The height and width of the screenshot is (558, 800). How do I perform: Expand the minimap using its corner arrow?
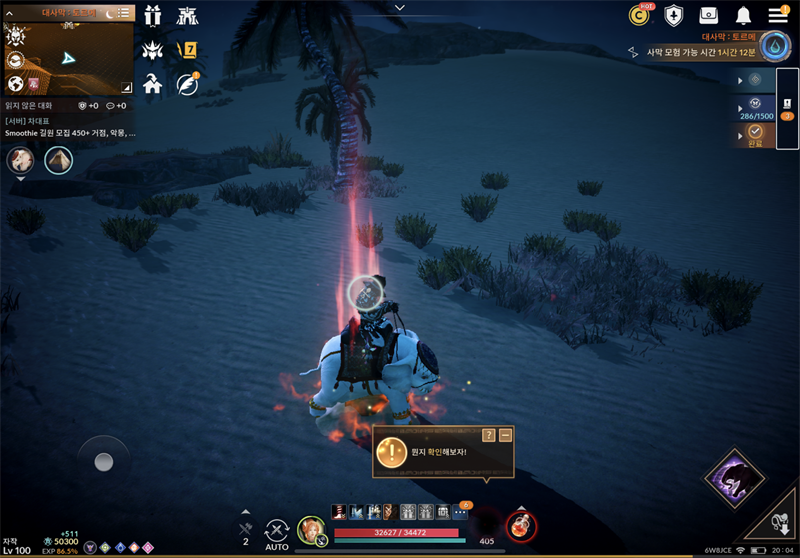click(126, 87)
